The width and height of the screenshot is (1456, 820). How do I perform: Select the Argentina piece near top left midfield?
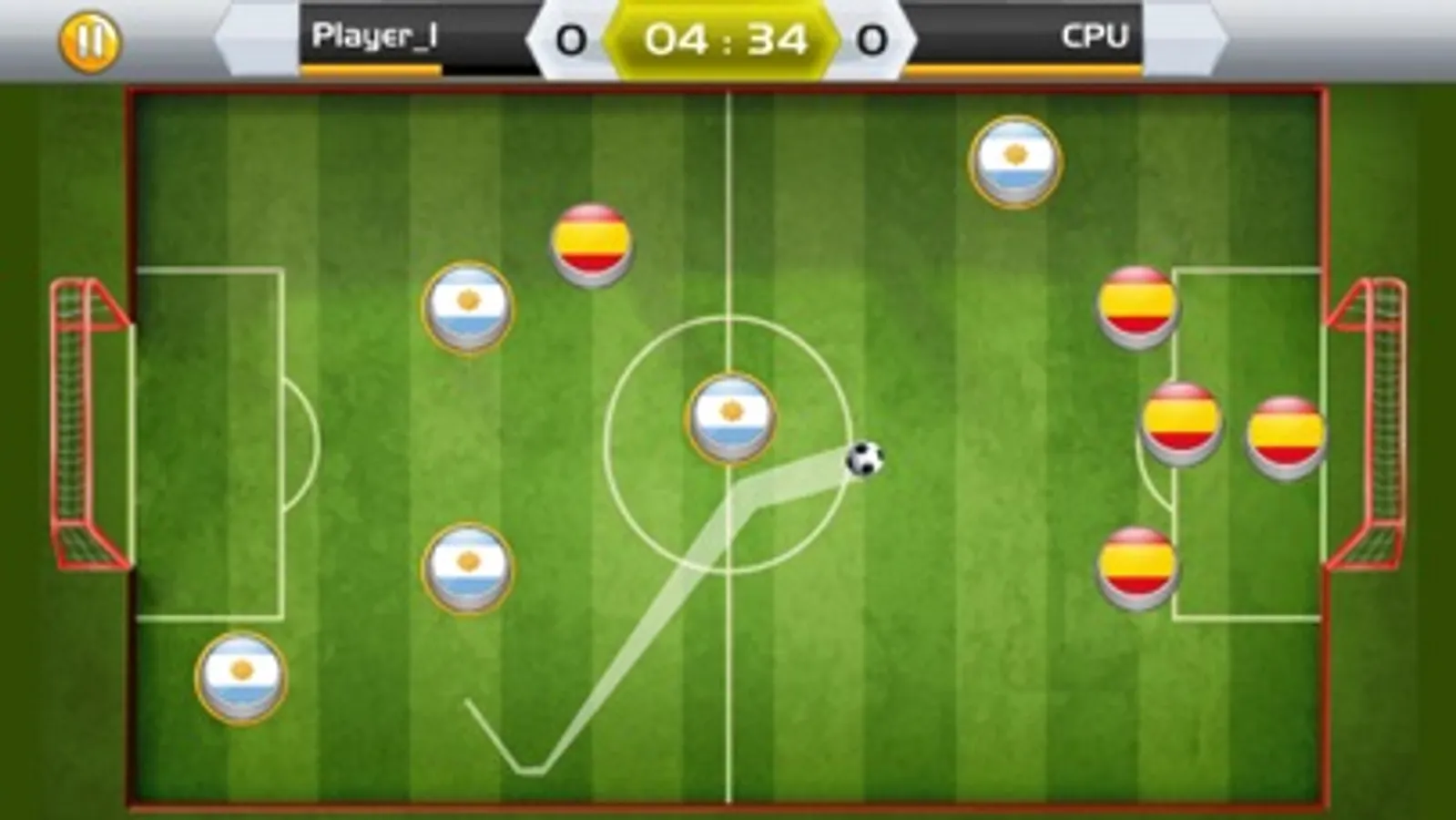469,307
